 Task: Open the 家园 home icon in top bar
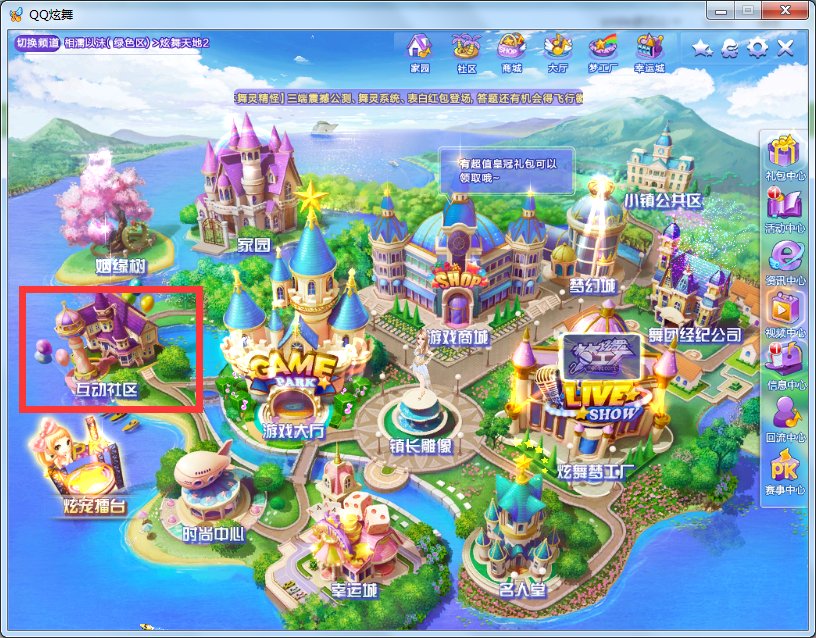[420, 50]
